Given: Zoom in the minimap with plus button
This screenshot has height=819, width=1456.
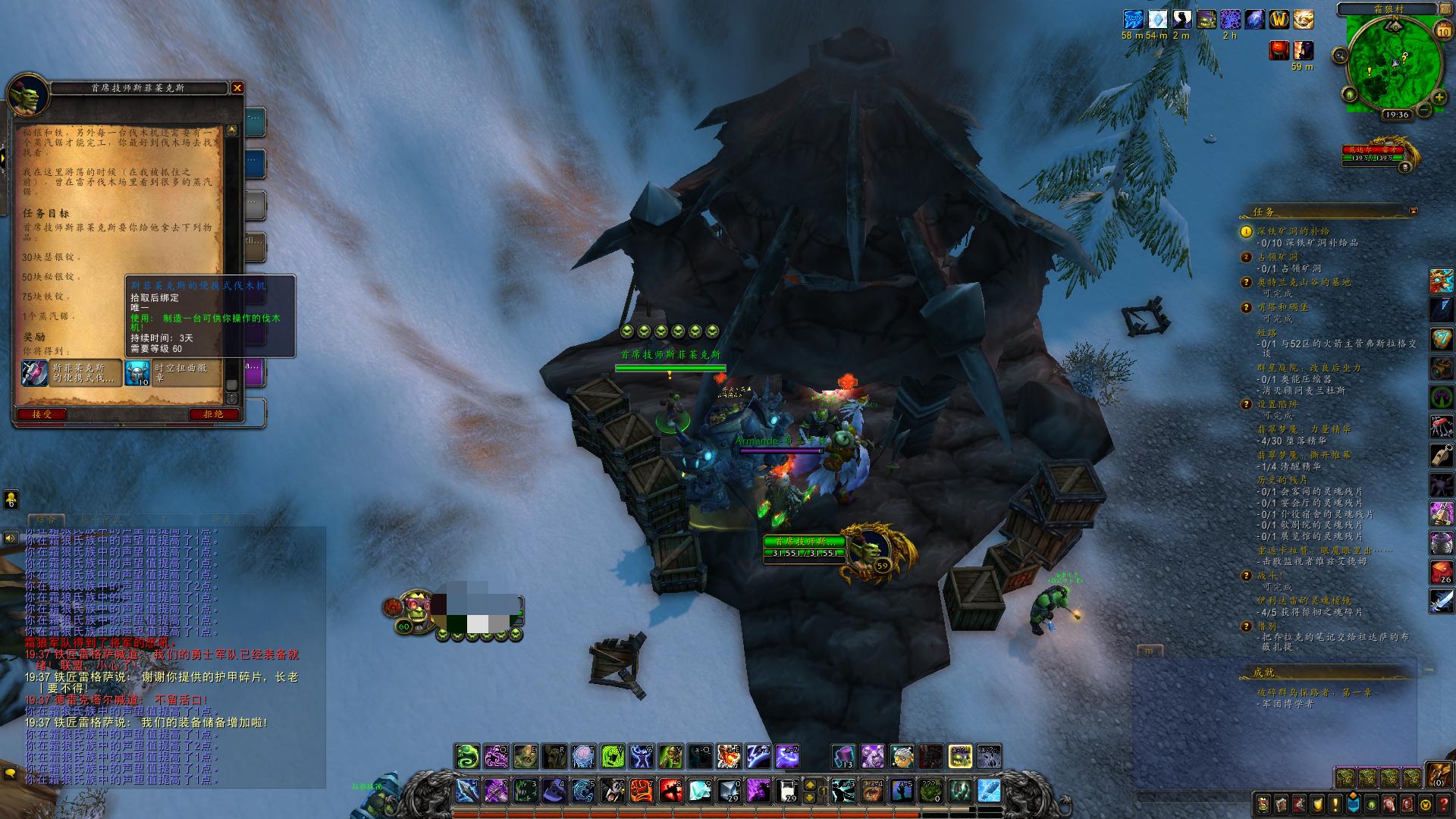Looking at the screenshot, I should [x=1440, y=97].
